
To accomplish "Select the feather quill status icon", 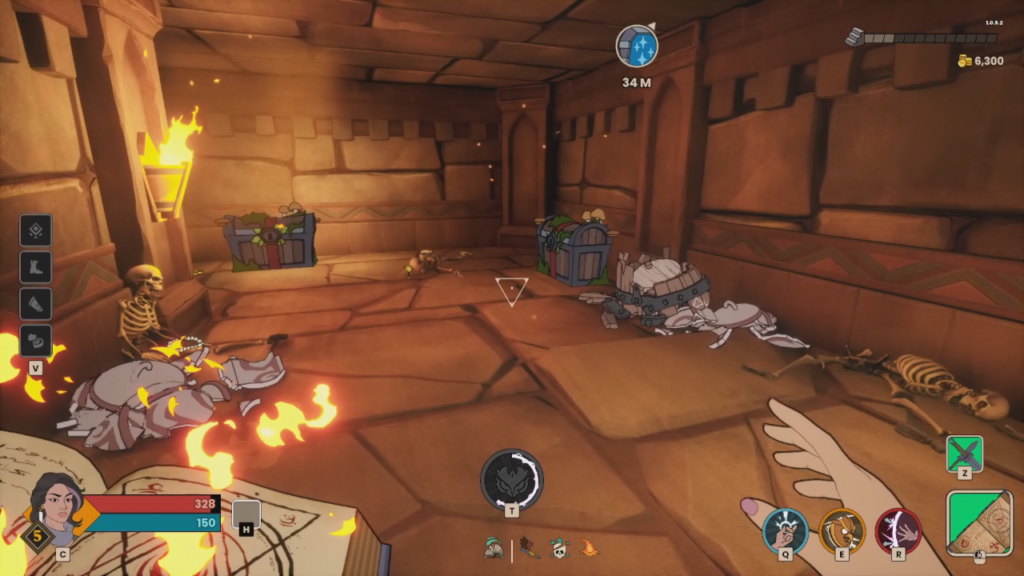I will tap(530, 548).
